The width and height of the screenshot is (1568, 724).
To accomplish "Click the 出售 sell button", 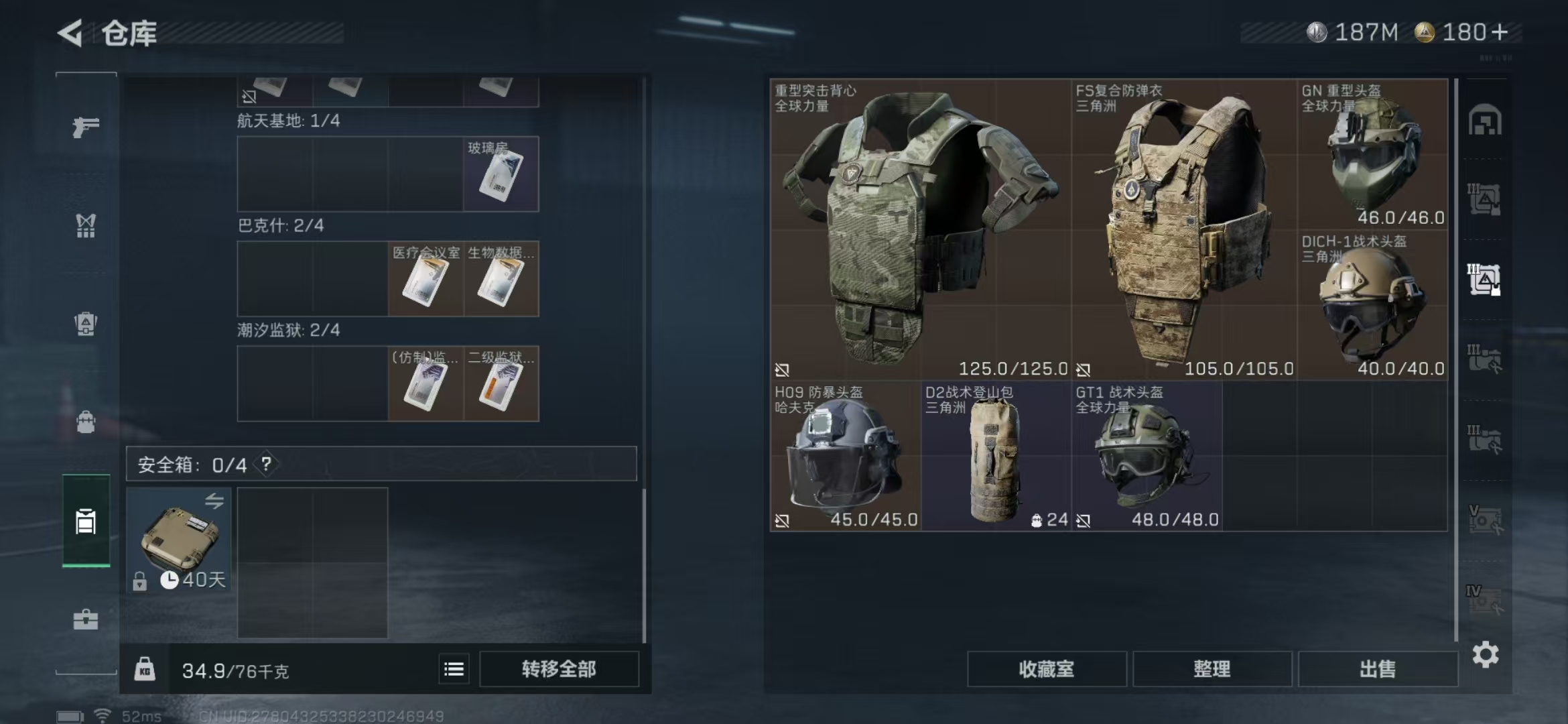I will tap(1378, 669).
